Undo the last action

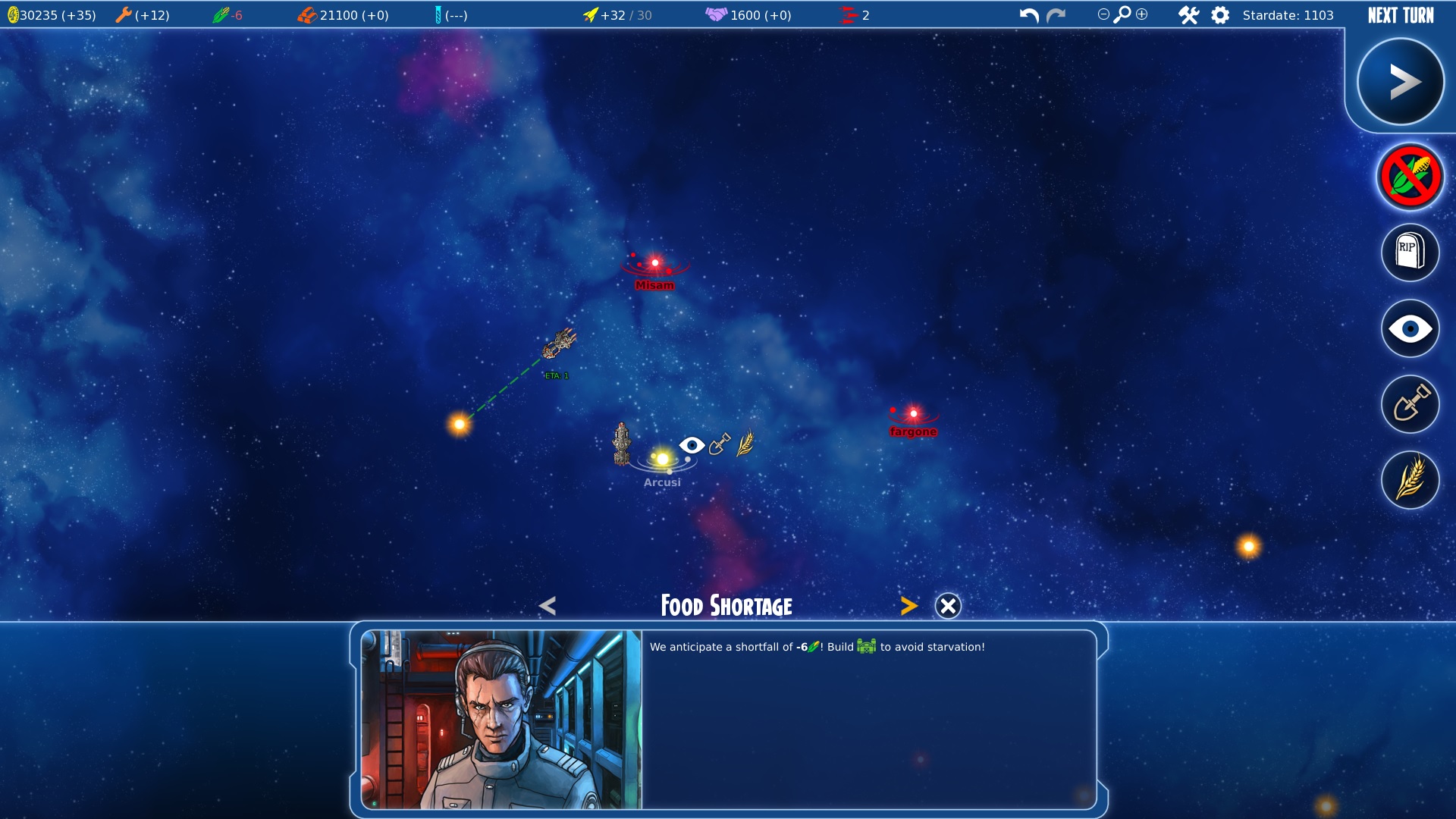point(1028,15)
